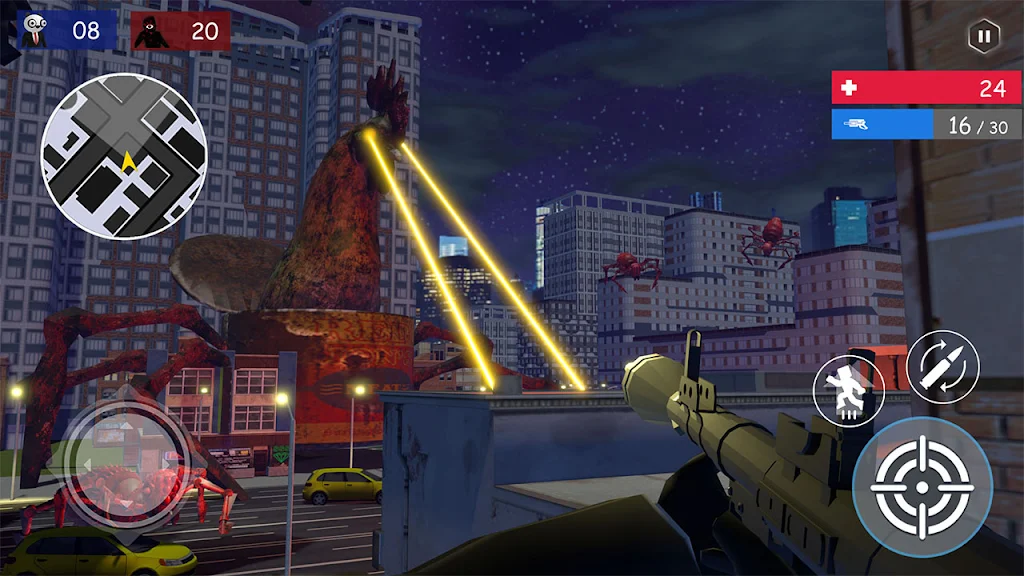The height and width of the screenshot is (576, 1024).
Task: Tap the crosshair fire button
Action: [x=922, y=487]
